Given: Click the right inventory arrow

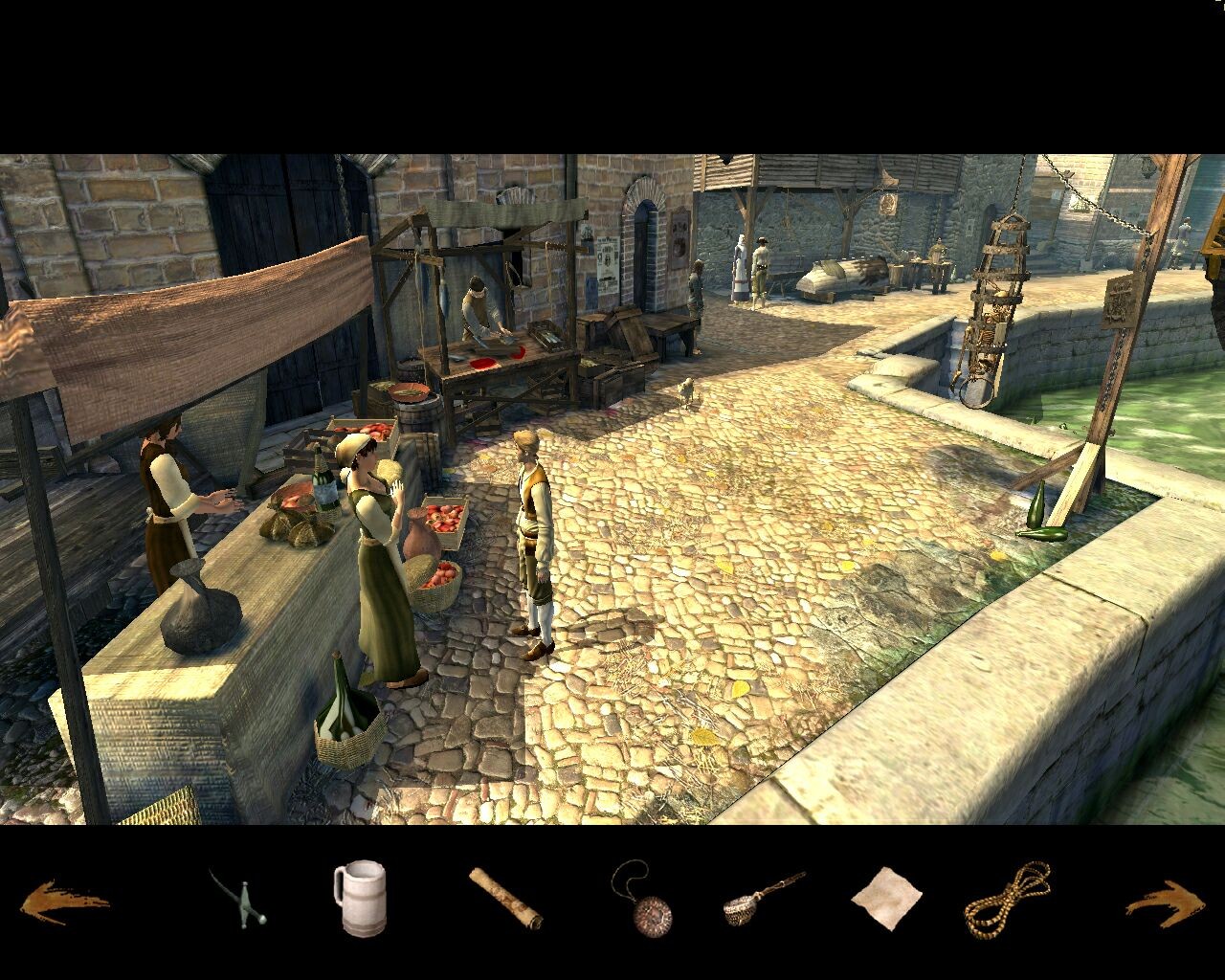Looking at the screenshot, I should (x=1164, y=902).
